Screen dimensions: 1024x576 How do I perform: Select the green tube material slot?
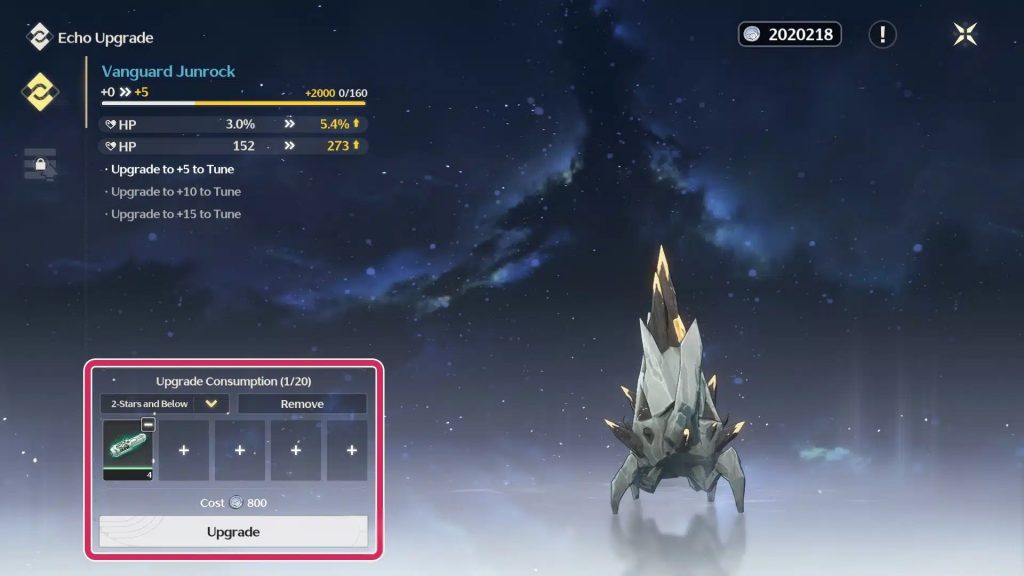point(127,447)
